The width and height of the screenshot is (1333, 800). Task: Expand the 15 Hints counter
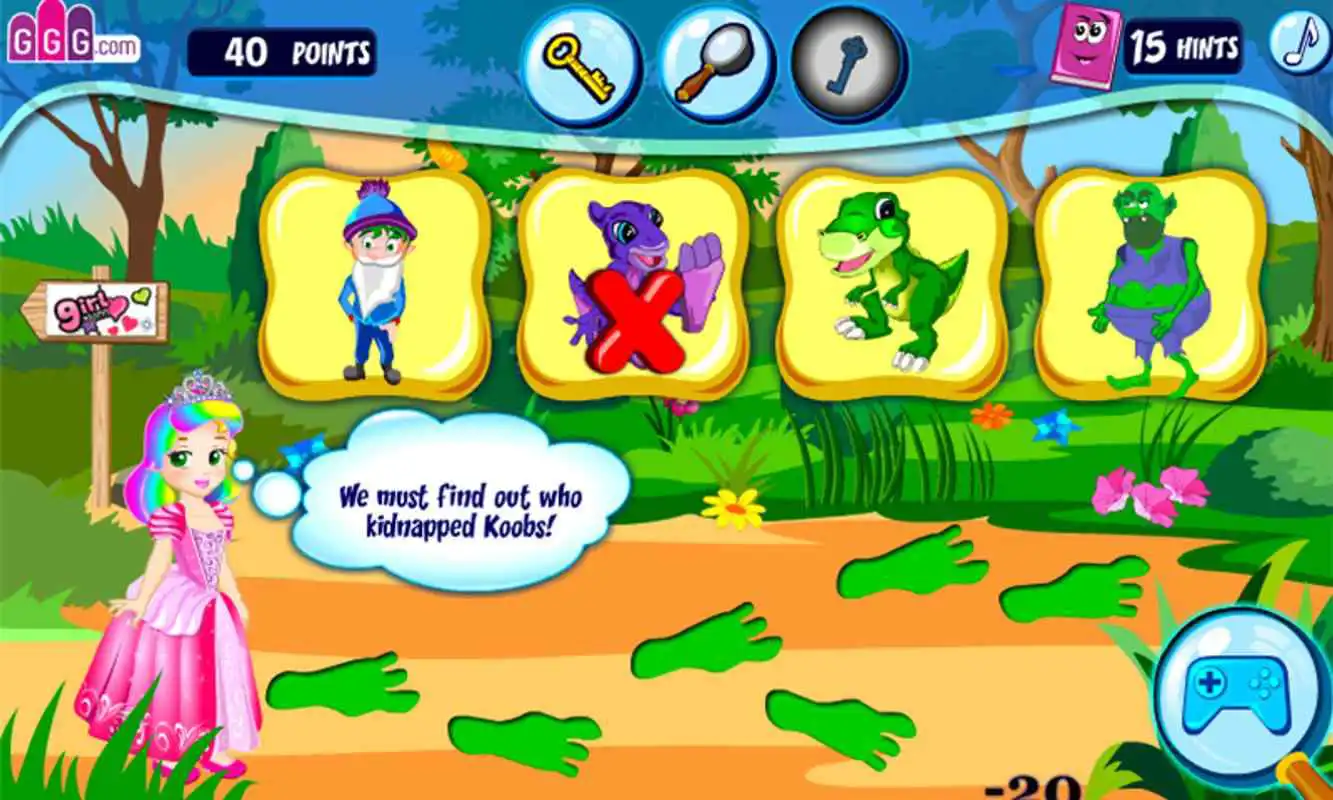pos(1184,45)
